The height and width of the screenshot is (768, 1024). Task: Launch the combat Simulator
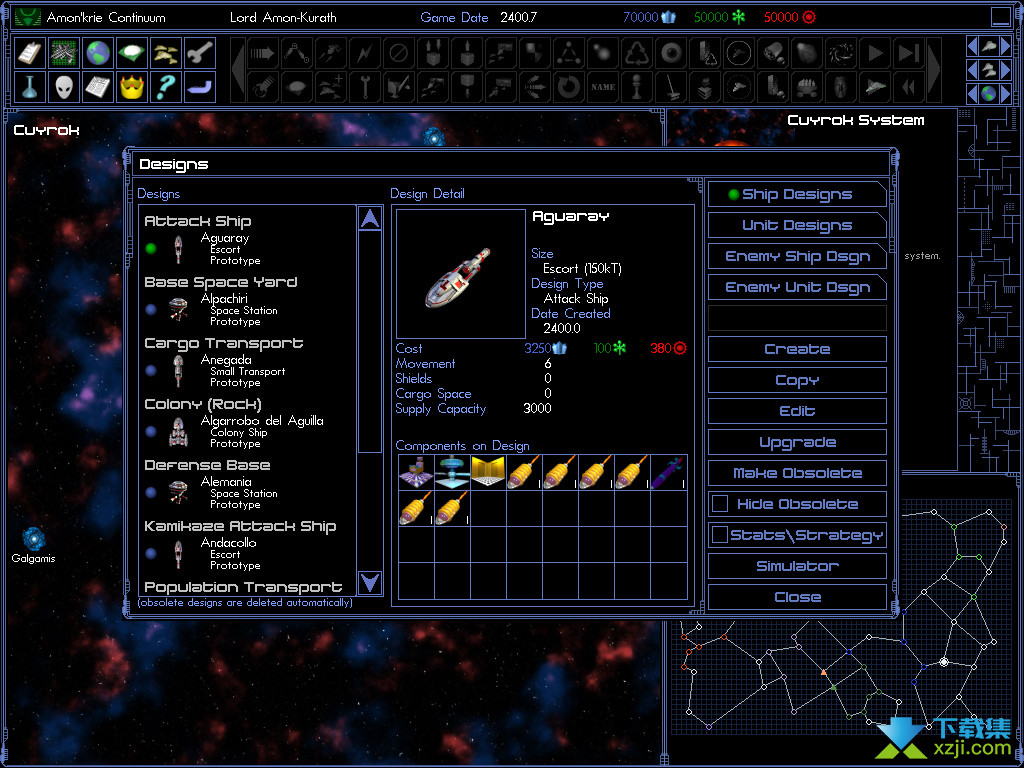pos(797,567)
